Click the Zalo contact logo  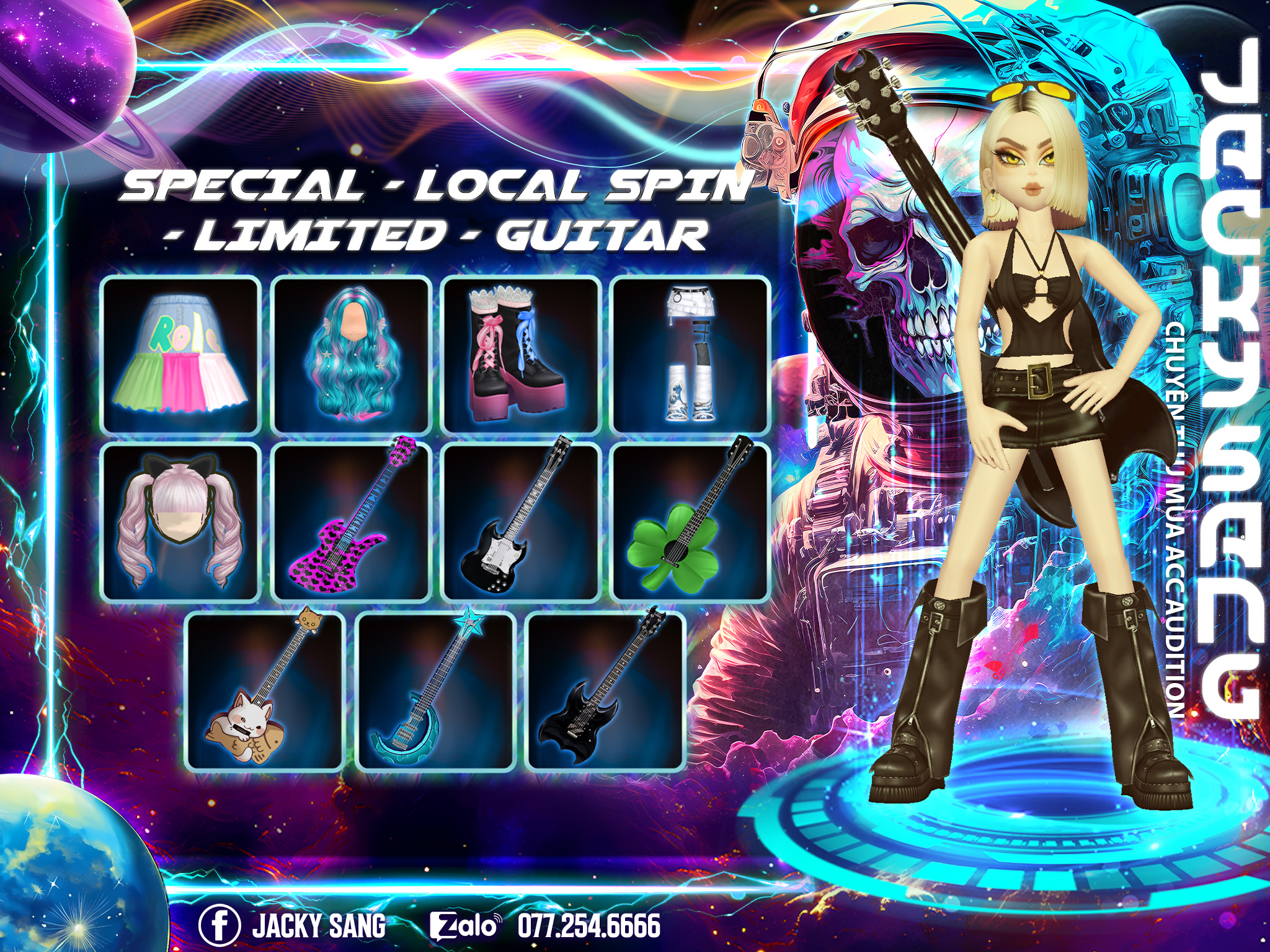tap(464, 925)
